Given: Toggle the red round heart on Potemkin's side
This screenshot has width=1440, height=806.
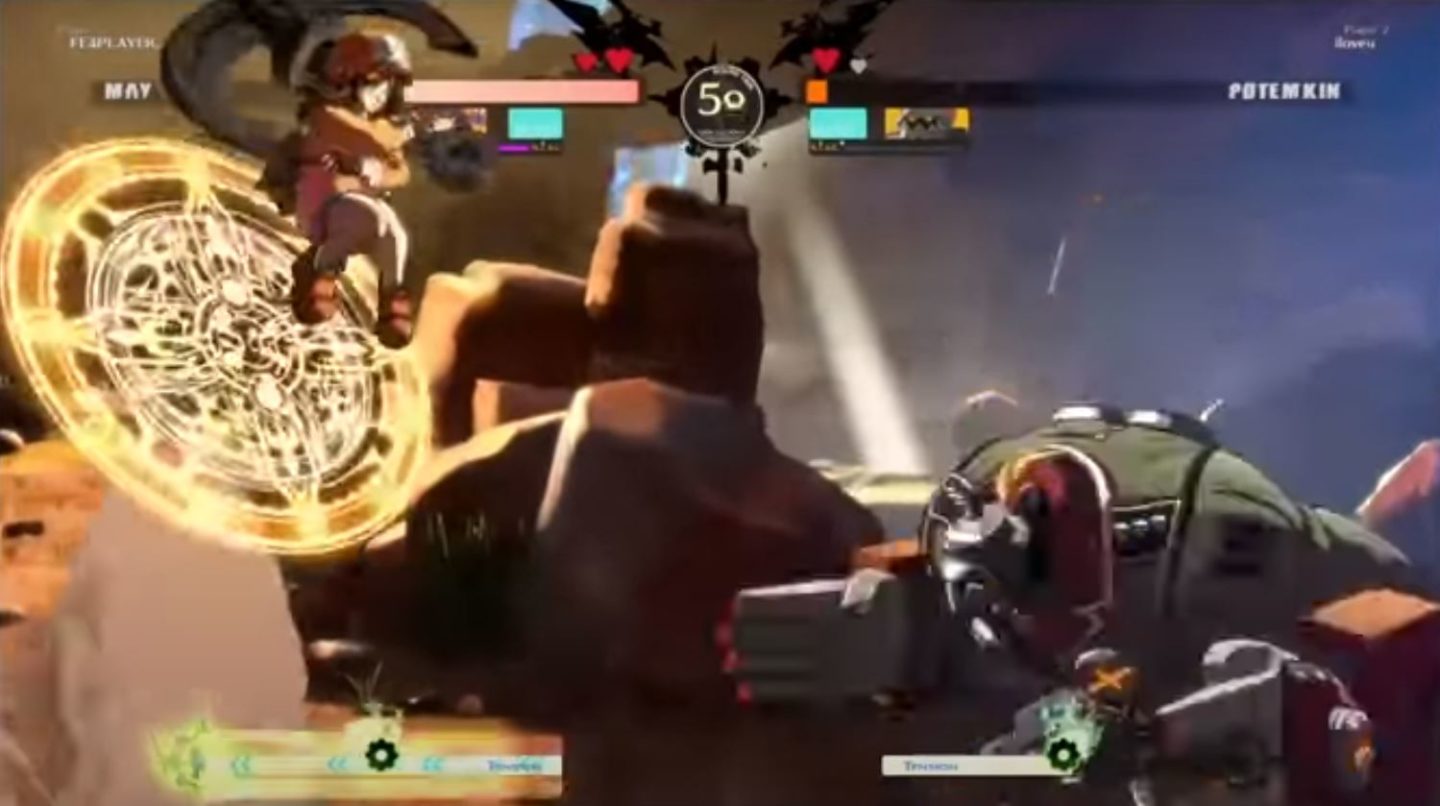Looking at the screenshot, I should [825, 60].
